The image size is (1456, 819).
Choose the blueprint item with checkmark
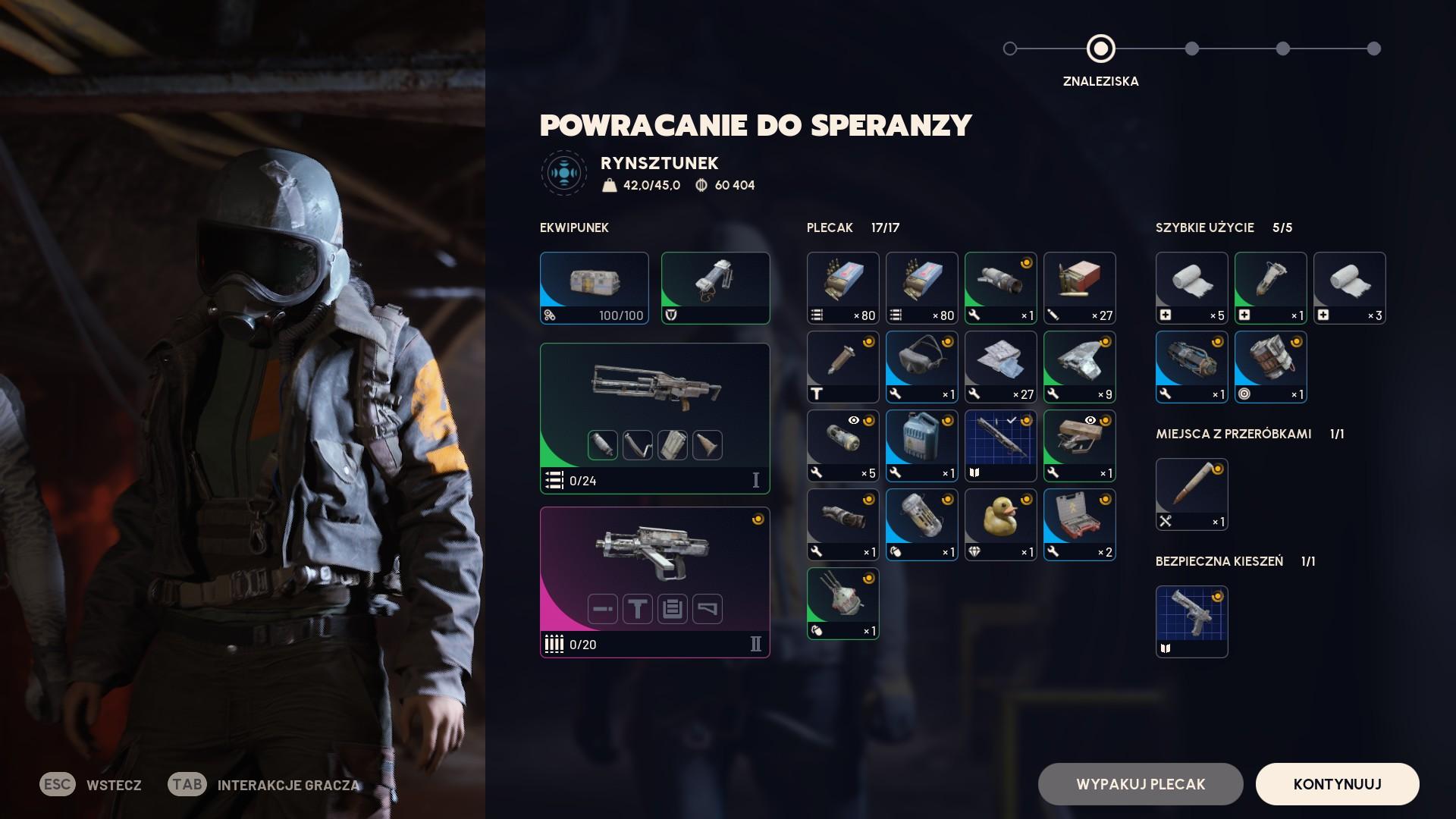point(1000,445)
